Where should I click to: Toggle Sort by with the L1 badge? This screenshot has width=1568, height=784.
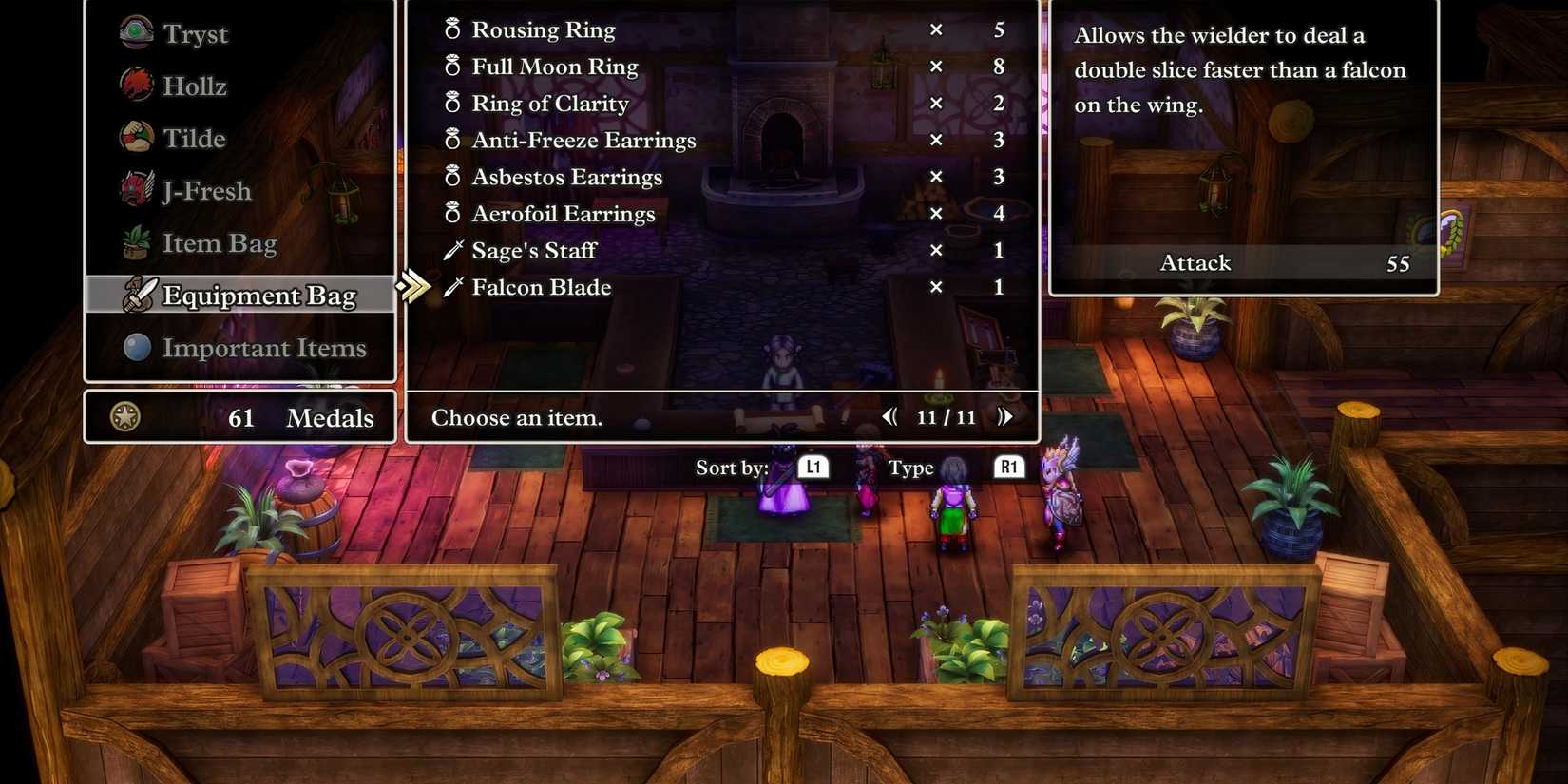coord(813,467)
